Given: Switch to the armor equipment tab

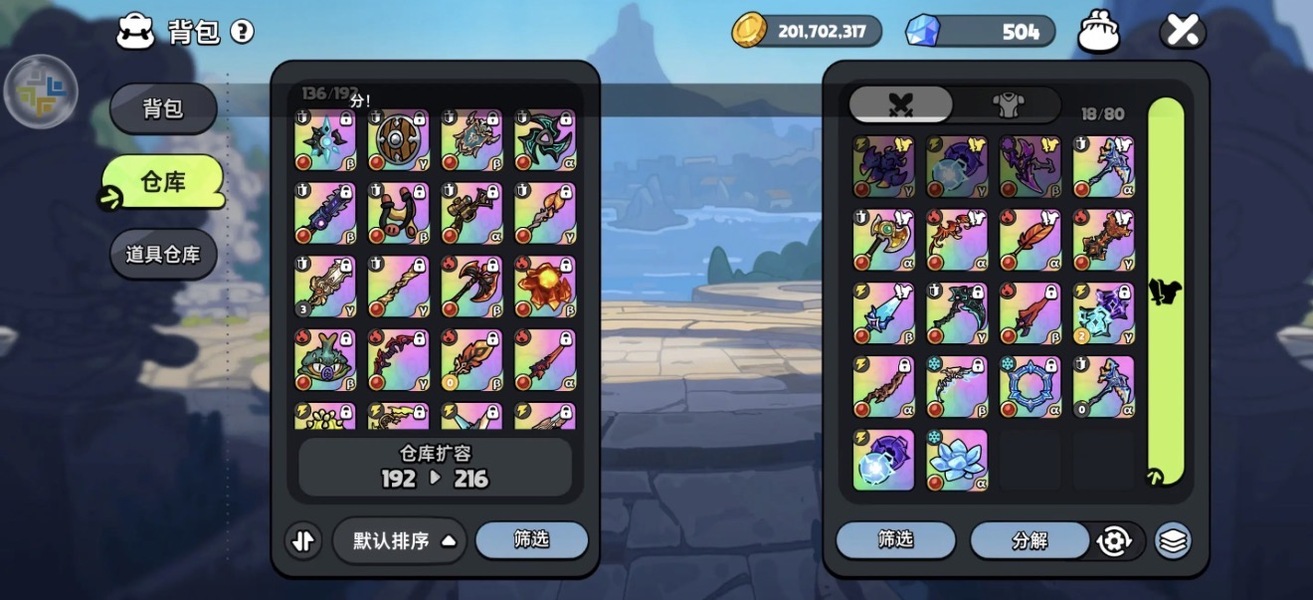Looking at the screenshot, I should pos(1005,104).
